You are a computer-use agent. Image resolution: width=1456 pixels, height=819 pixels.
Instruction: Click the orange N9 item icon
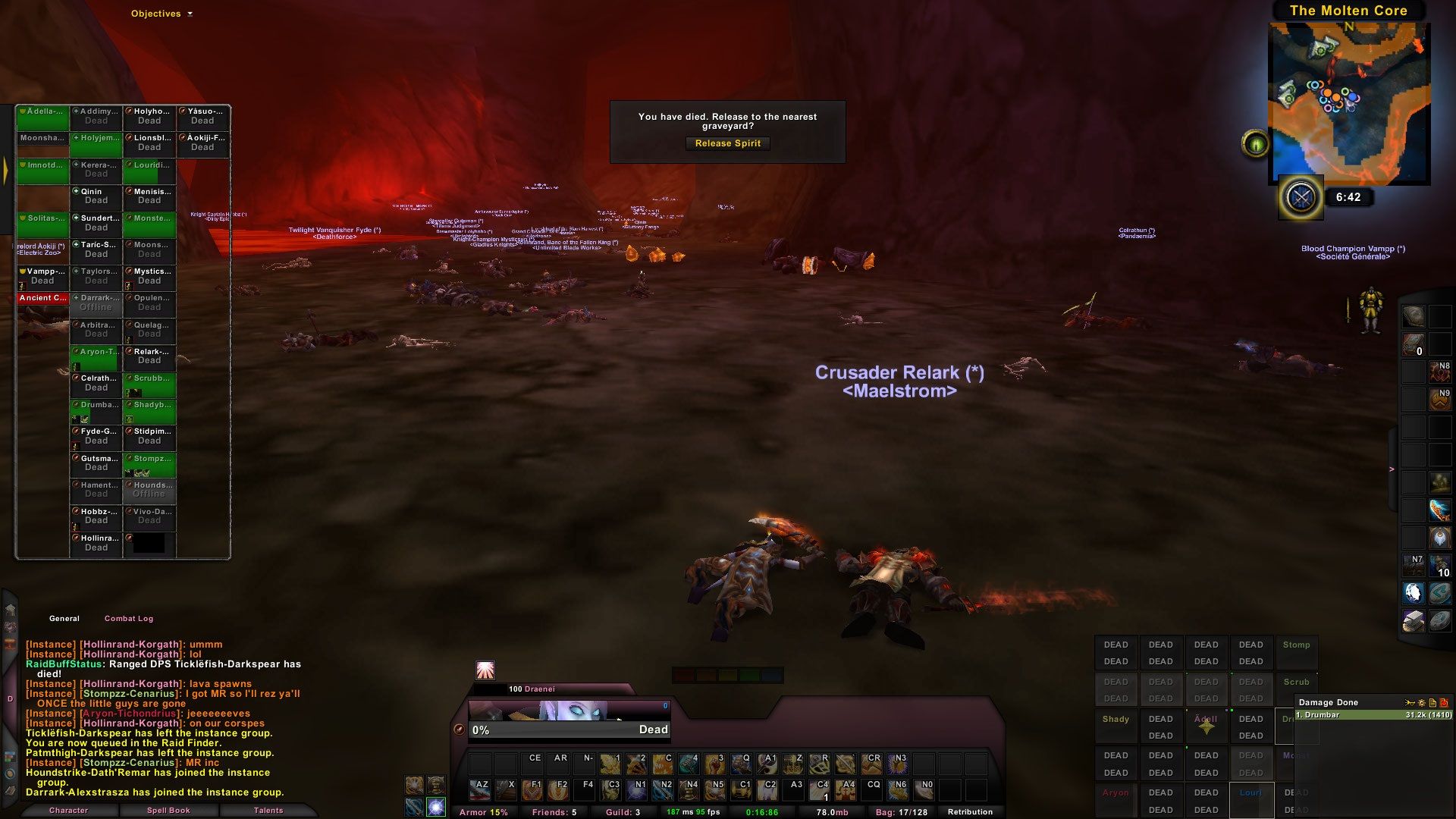(1439, 400)
